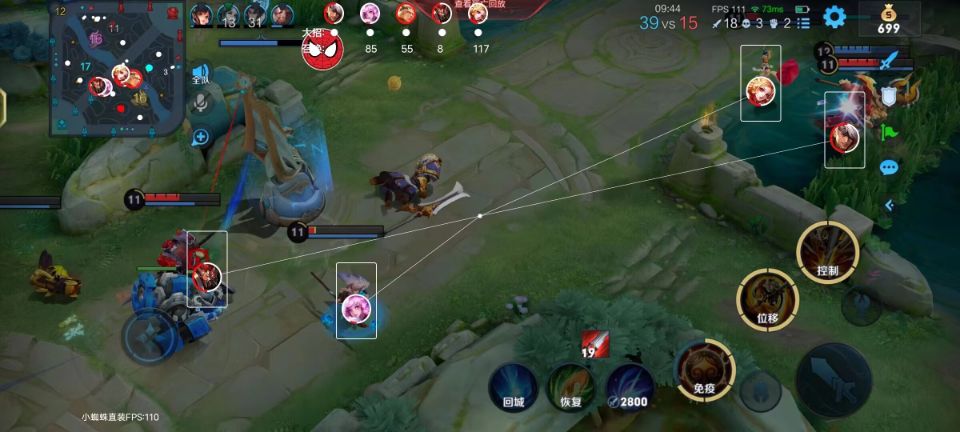
Task: Open the blue chat bubble
Action: point(888,168)
